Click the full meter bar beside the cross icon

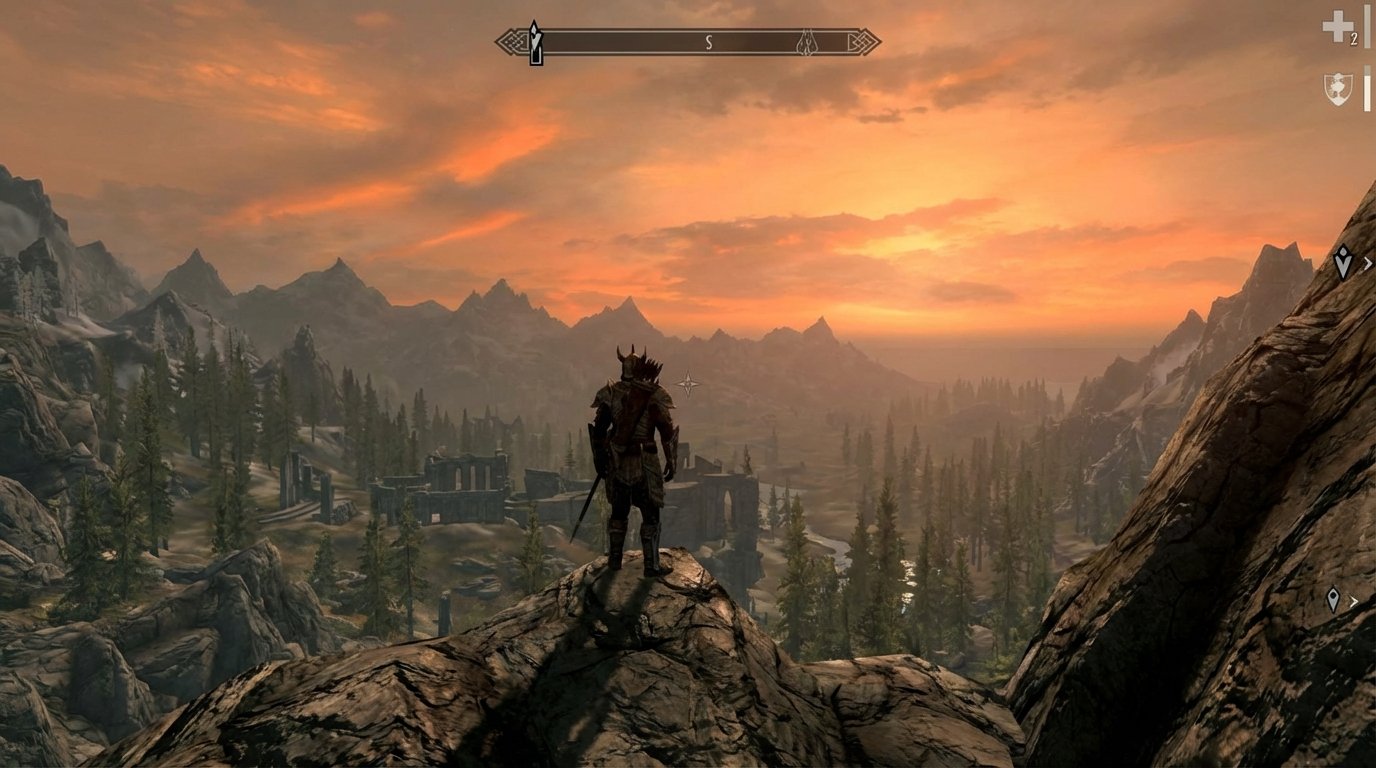click(x=1366, y=29)
